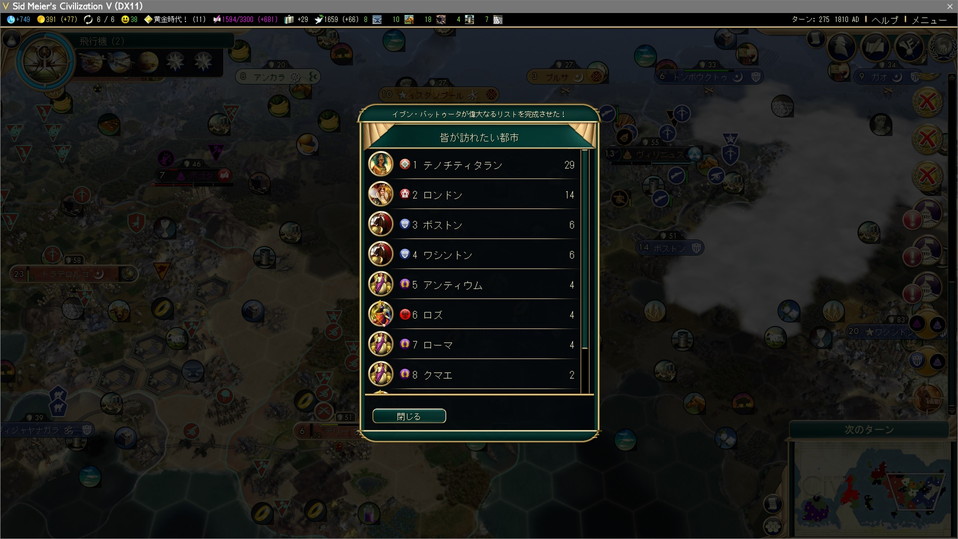Close the game window with X

(949, 6)
